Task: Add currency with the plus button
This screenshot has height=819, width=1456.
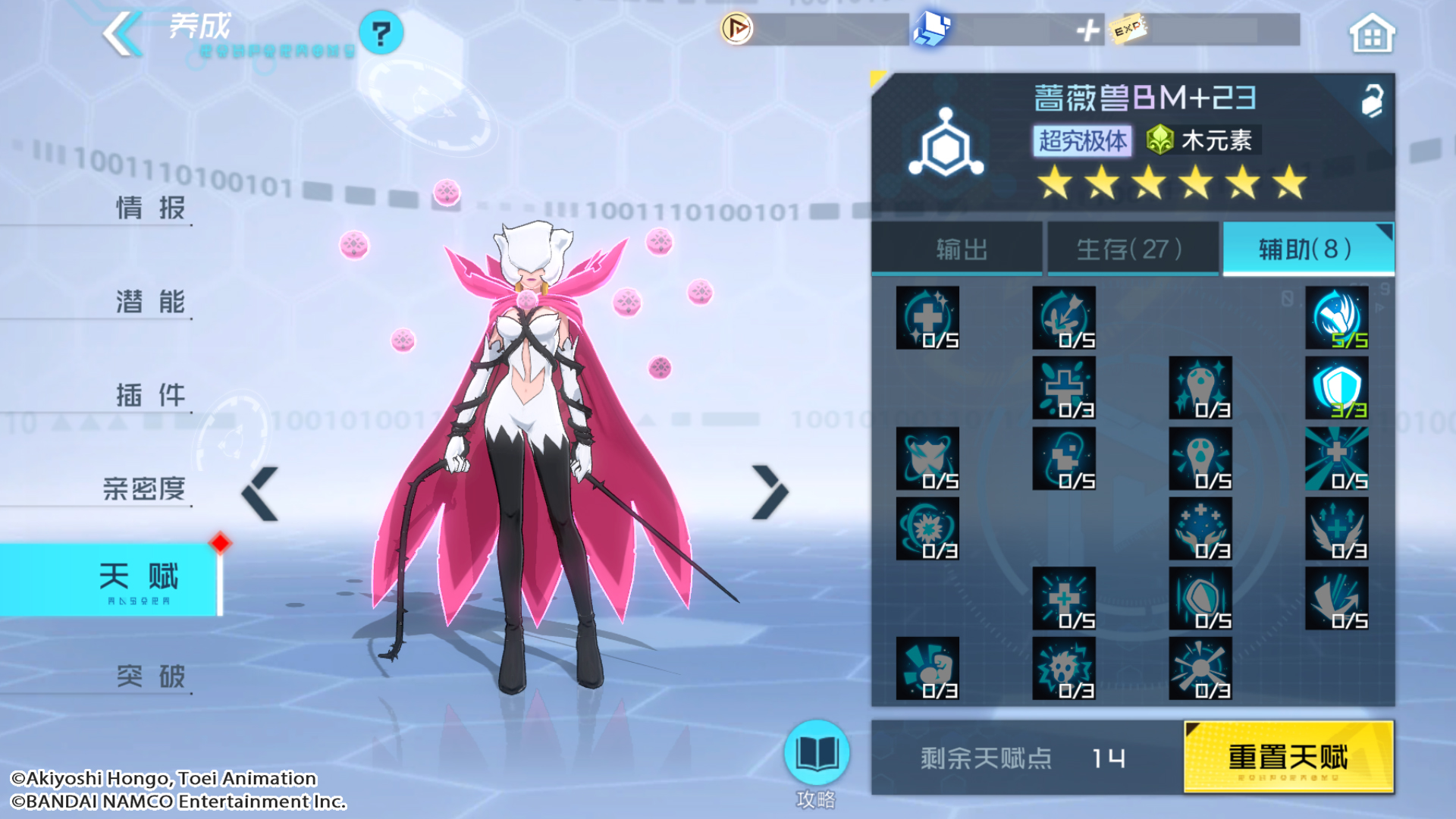Action: click(x=1087, y=30)
